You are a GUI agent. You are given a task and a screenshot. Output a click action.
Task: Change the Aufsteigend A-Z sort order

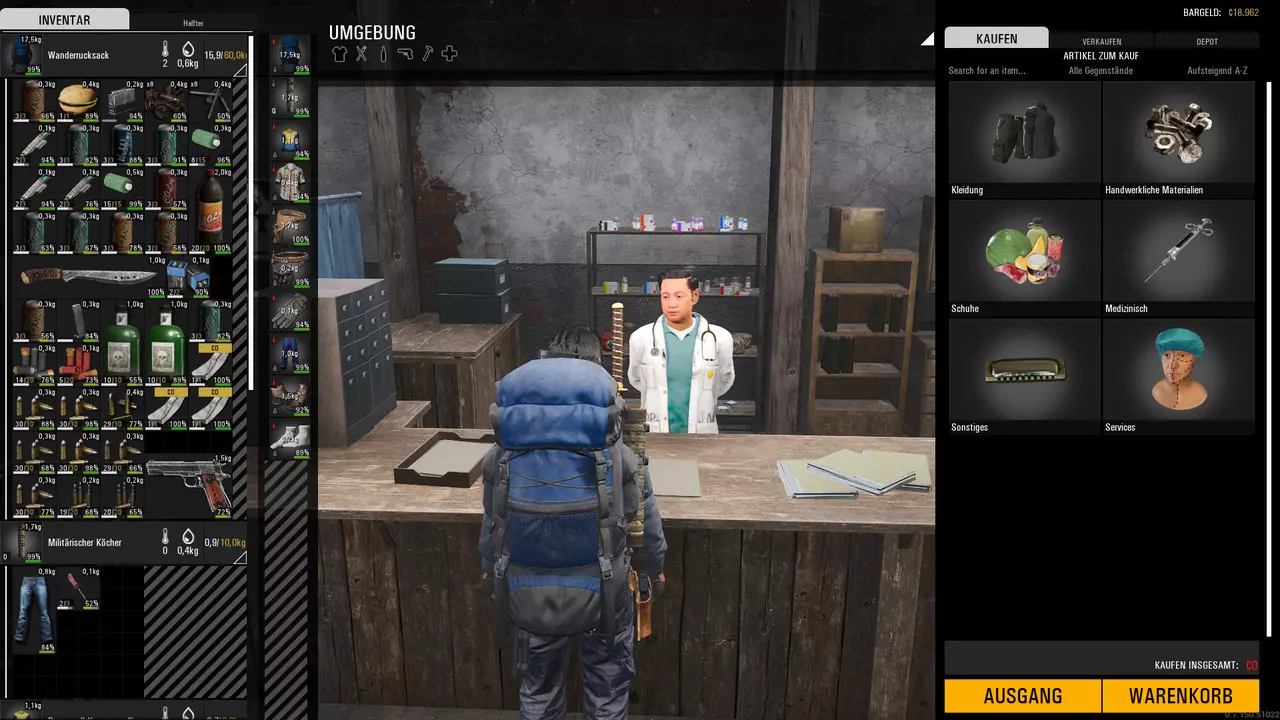pyautogui.click(x=1216, y=71)
